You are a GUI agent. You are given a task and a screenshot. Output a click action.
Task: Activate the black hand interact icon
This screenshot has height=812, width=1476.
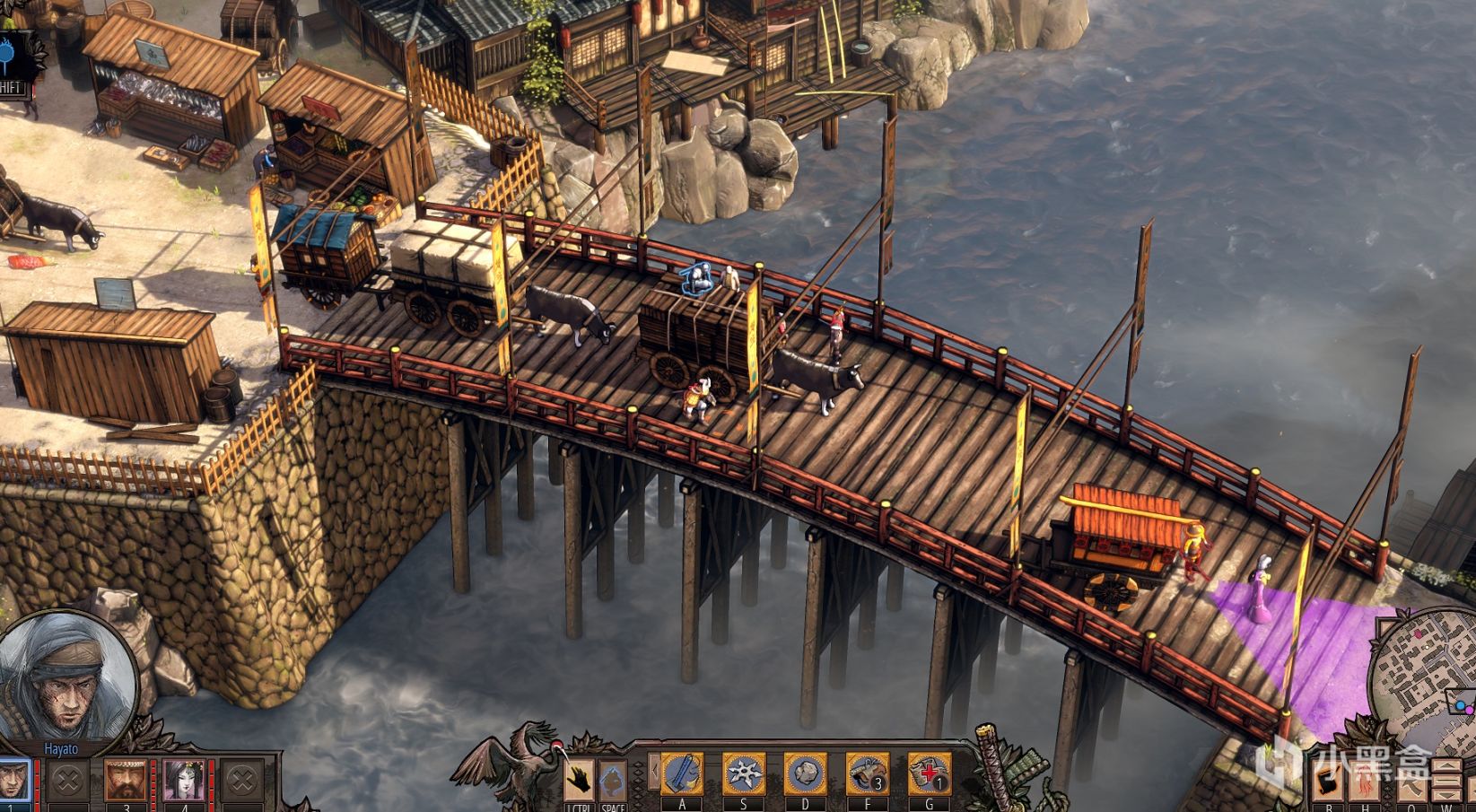point(580,780)
